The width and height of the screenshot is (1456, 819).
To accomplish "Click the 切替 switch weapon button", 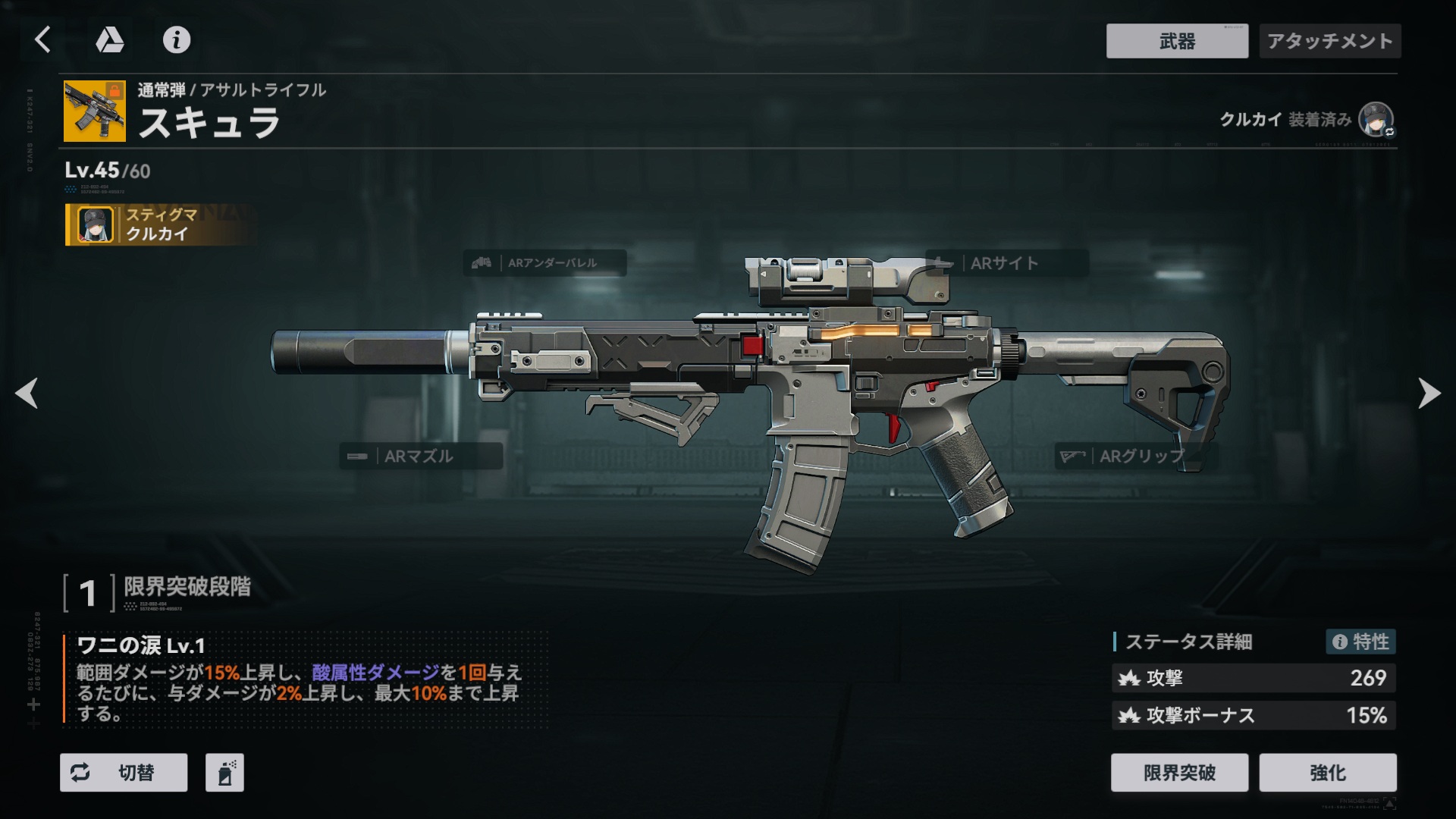I will (x=124, y=772).
